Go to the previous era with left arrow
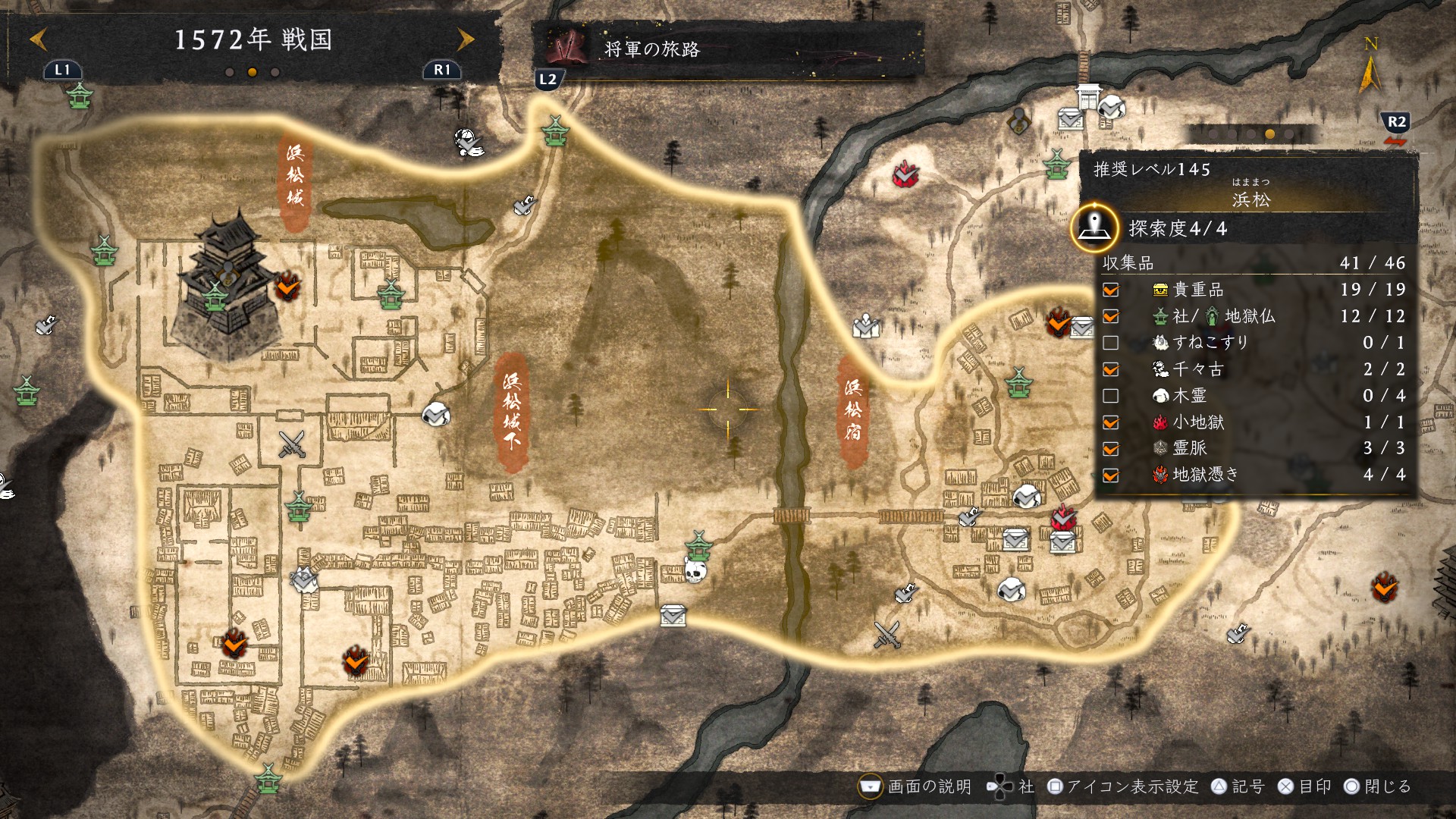The width and height of the screenshot is (1456, 819). coord(38,39)
